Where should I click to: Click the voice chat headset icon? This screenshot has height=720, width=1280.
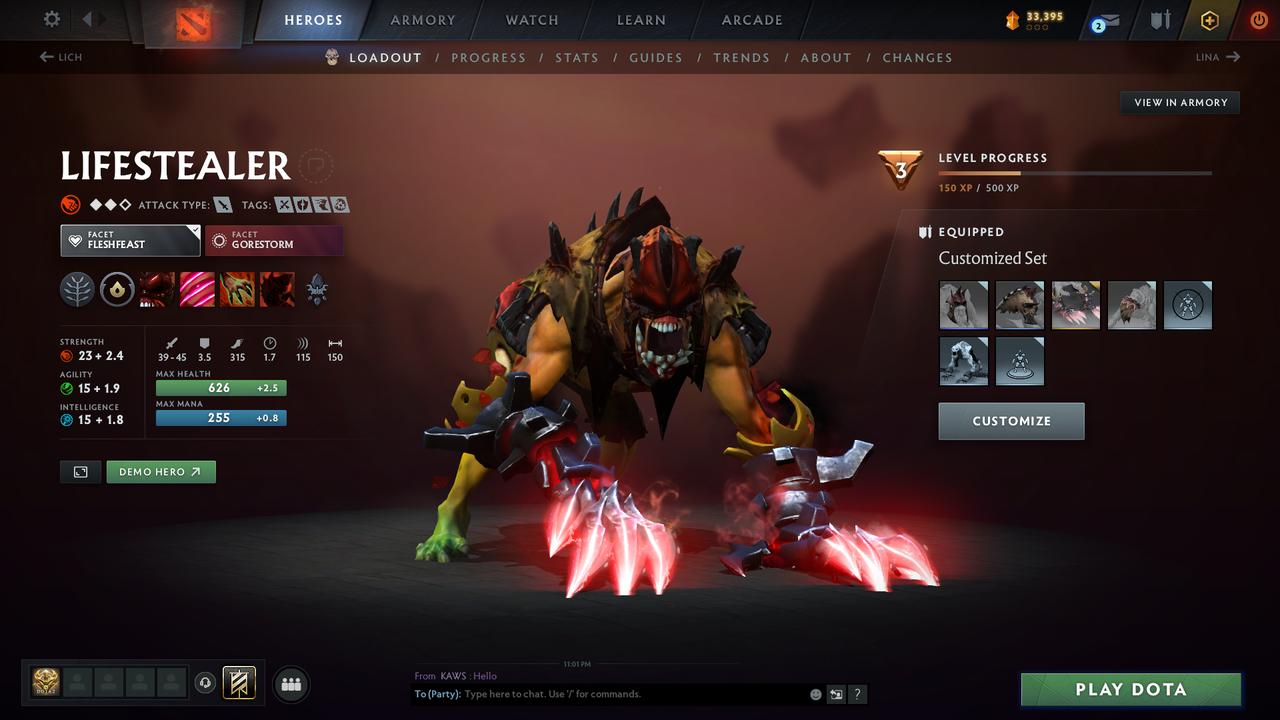207,683
